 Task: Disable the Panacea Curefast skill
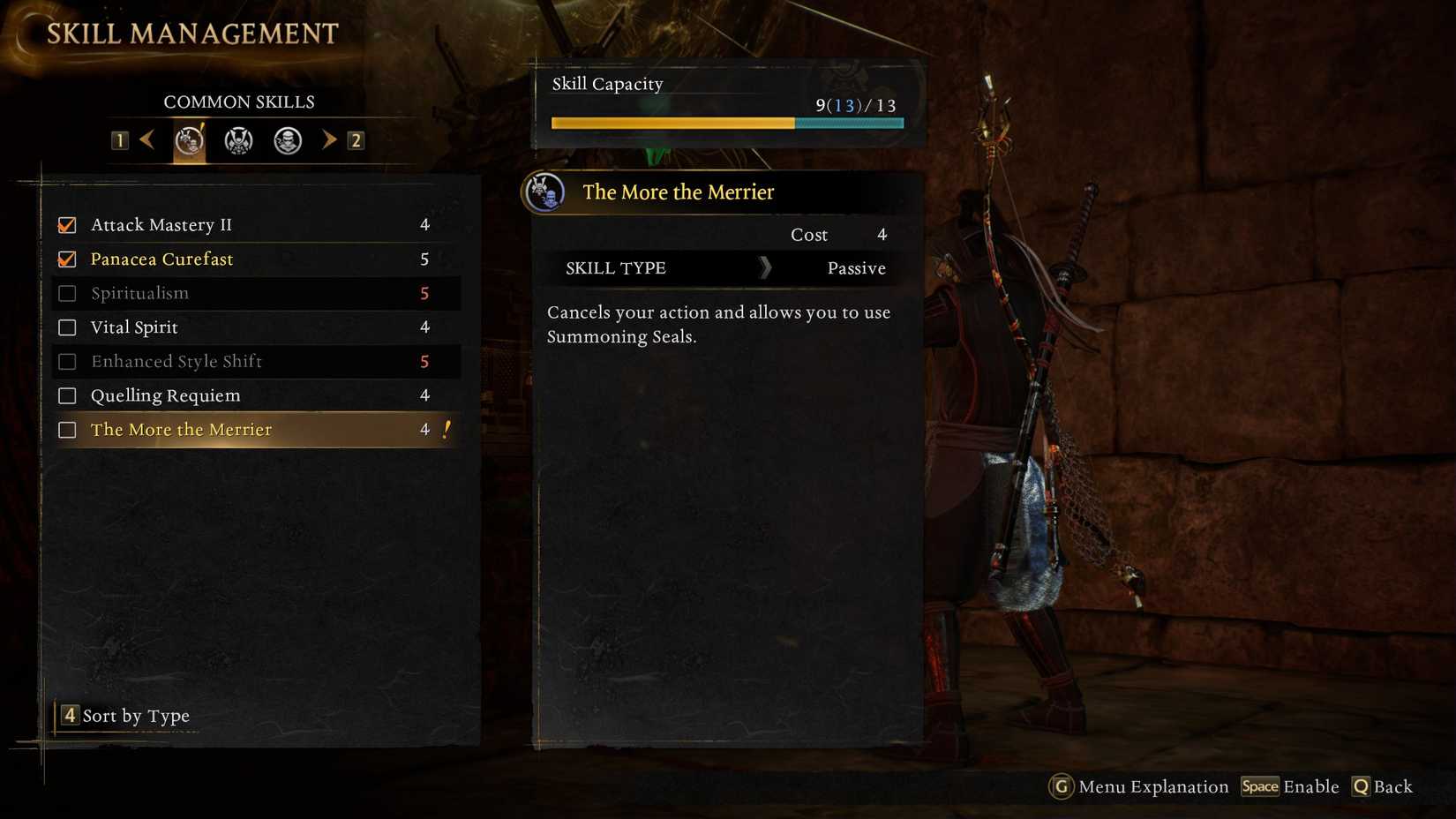(x=67, y=259)
